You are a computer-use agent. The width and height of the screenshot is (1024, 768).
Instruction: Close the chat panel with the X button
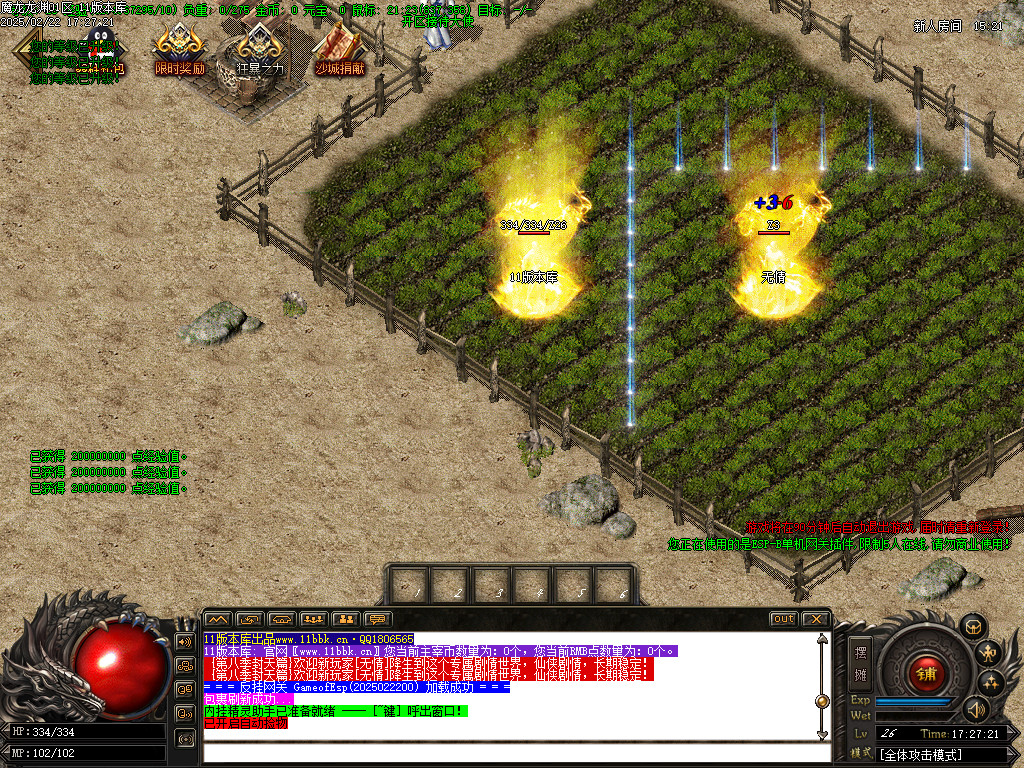[x=815, y=619]
